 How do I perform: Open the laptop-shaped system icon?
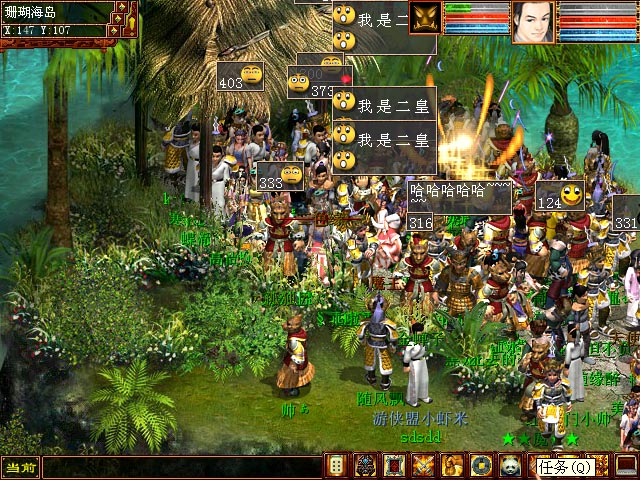[x=626, y=466]
